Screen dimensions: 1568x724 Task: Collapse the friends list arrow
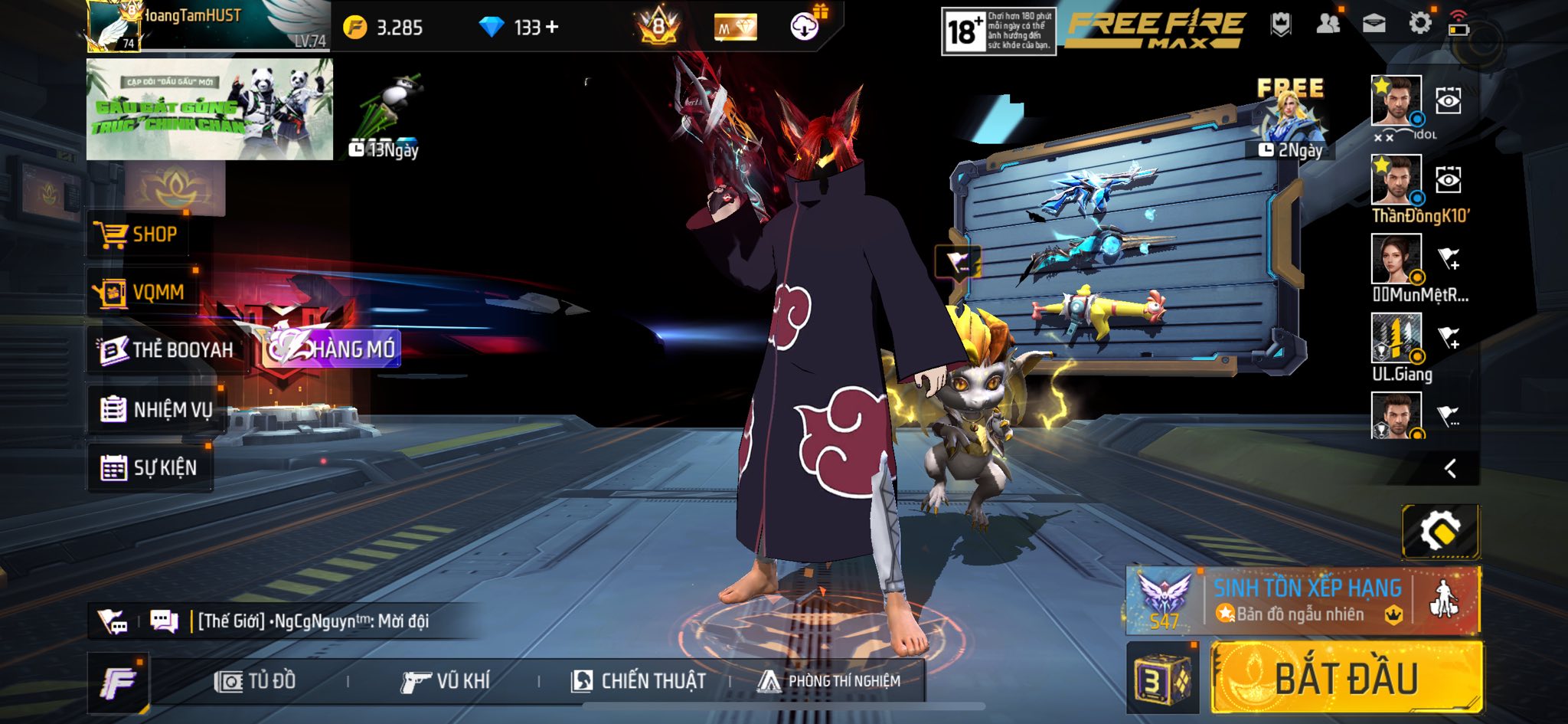tap(1449, 468)
